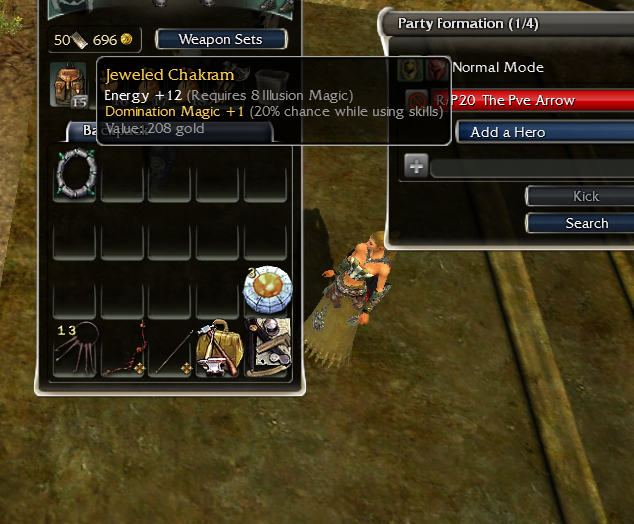Screen dimensions: 634x524
Task: Select the Jeweled Chakram in the bag
Action: click(76, 172)
